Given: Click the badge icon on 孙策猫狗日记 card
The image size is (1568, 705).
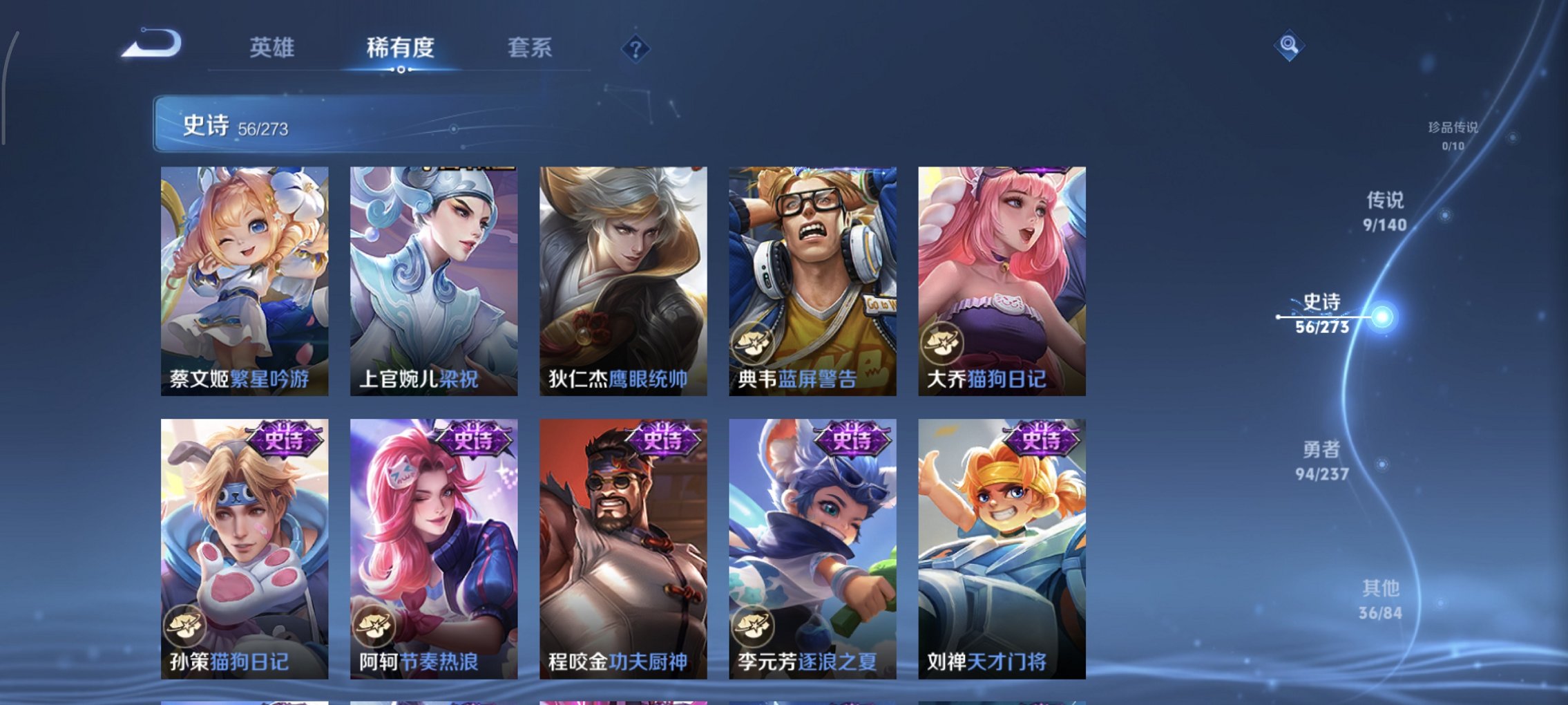Looking at the screenshot, I should point(187,627).
